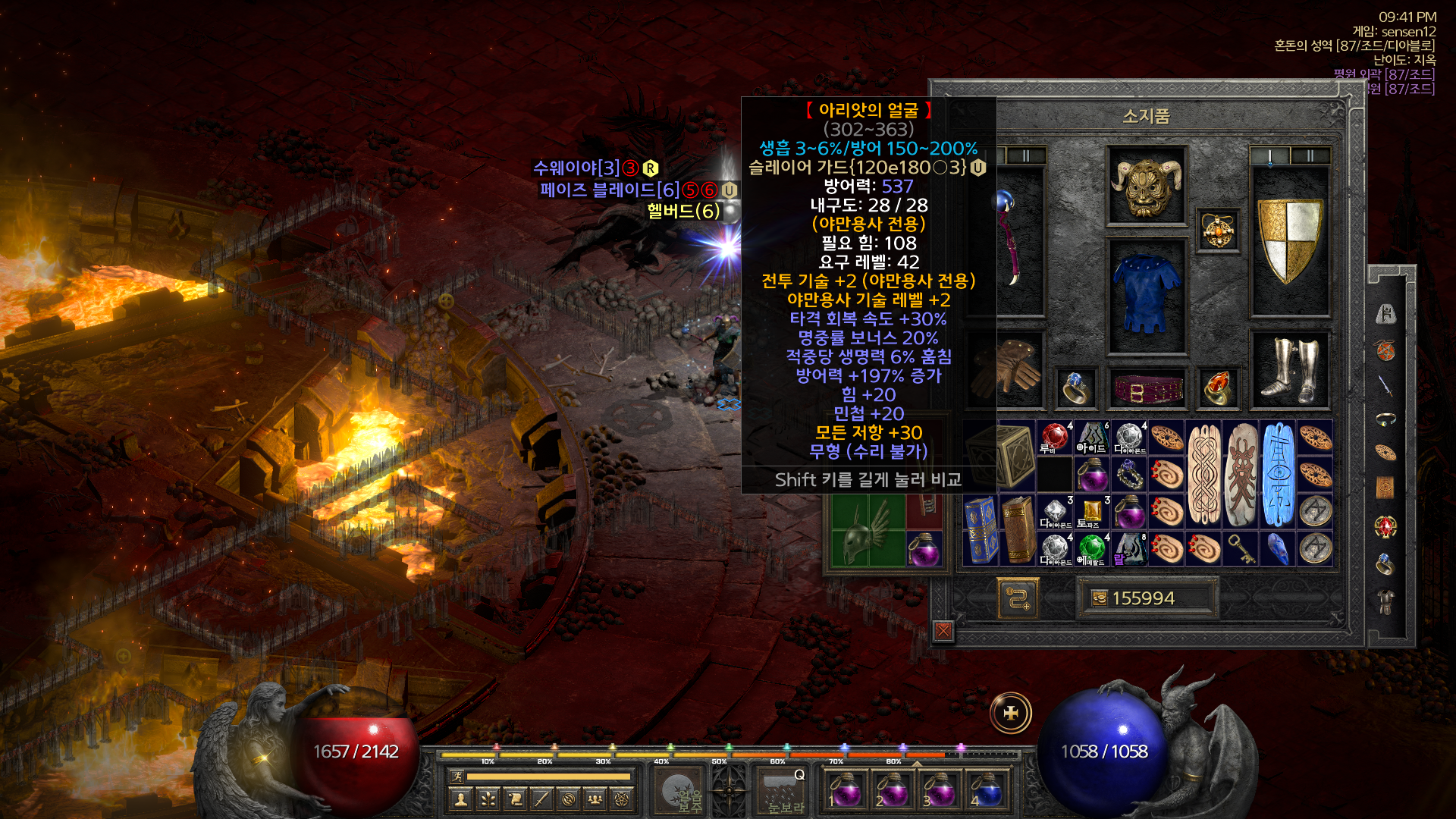
Task: Select the blue tome book
Action: (981, 530)
